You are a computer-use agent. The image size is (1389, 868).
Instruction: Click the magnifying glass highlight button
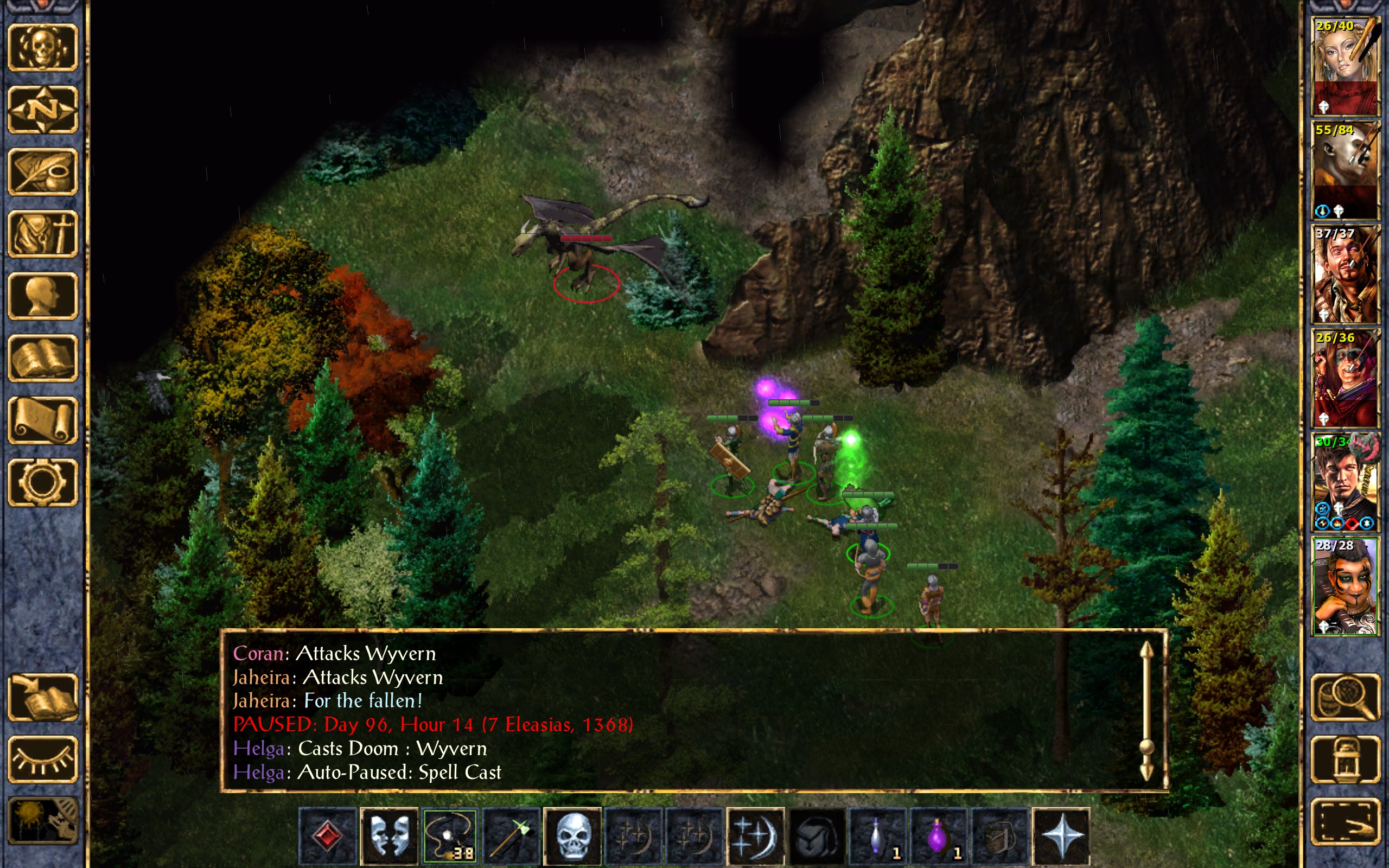(x=1346, y=698)
